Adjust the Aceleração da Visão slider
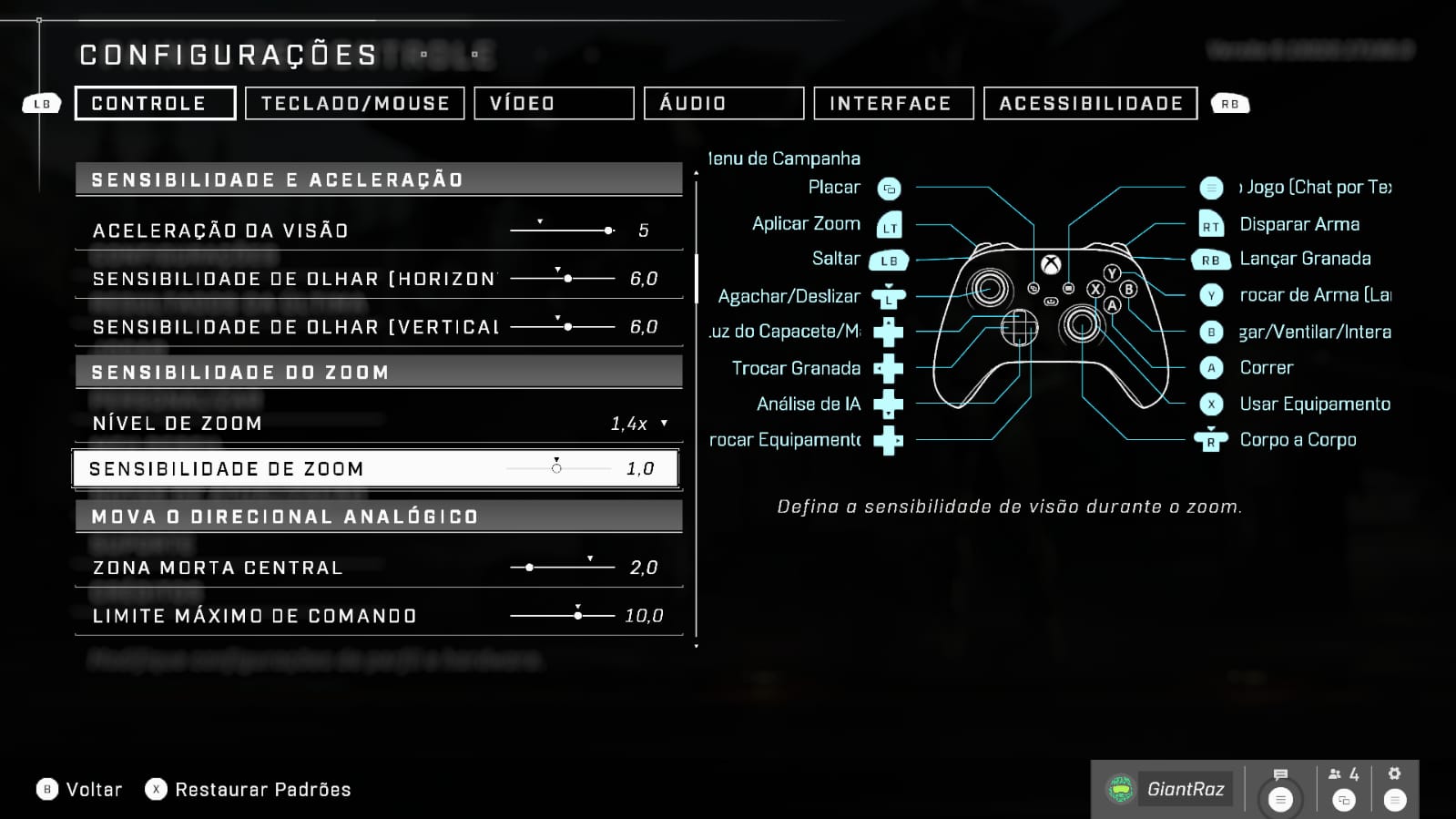Viewport: 1456px width, 819px height. coord(562,230)
